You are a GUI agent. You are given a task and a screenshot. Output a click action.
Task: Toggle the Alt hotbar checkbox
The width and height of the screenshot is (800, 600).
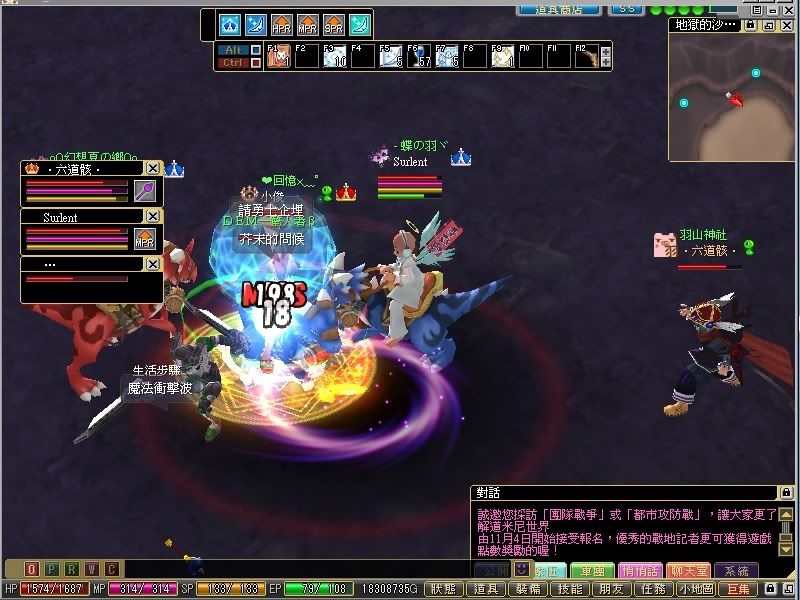pyautogui.click(x=255, y=49)
